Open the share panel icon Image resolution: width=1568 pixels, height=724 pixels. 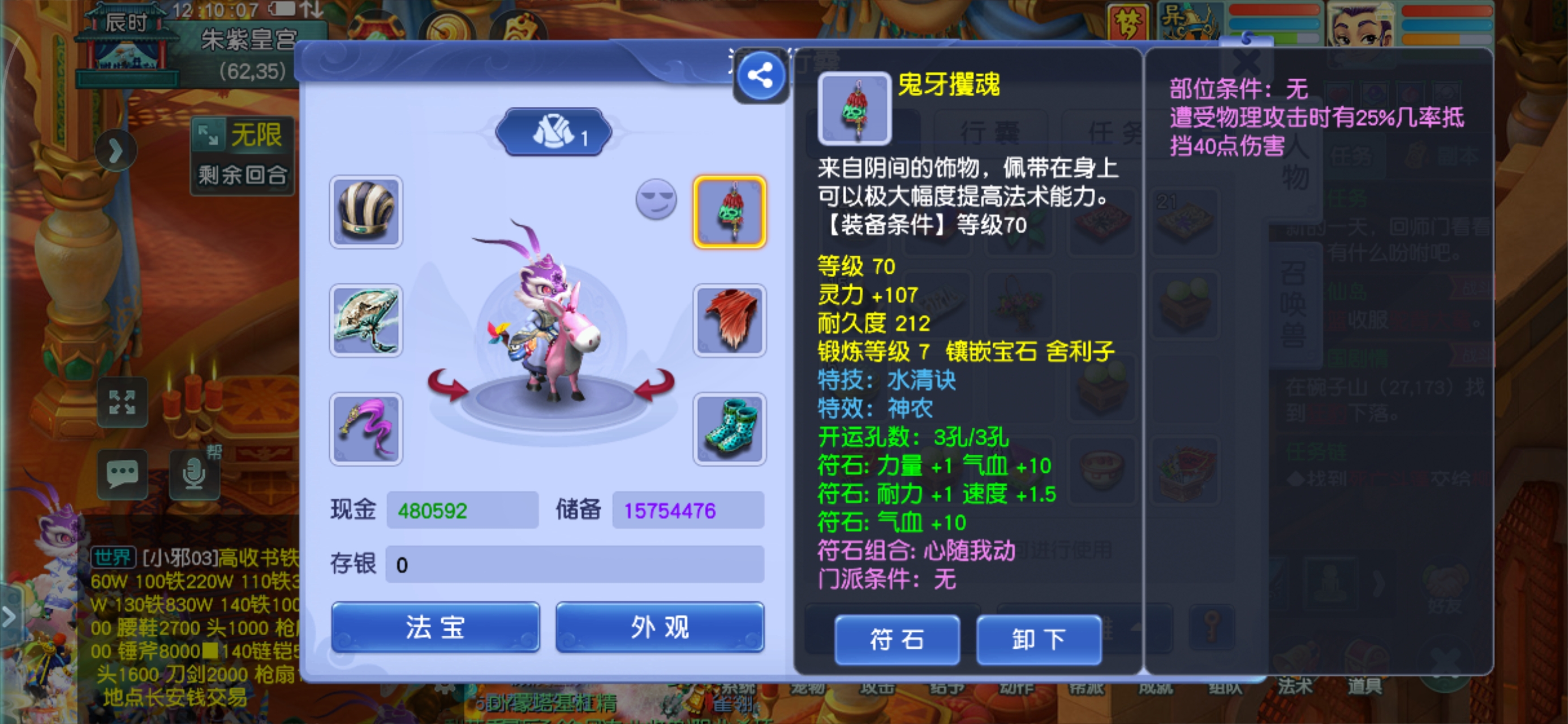(760, 75)
